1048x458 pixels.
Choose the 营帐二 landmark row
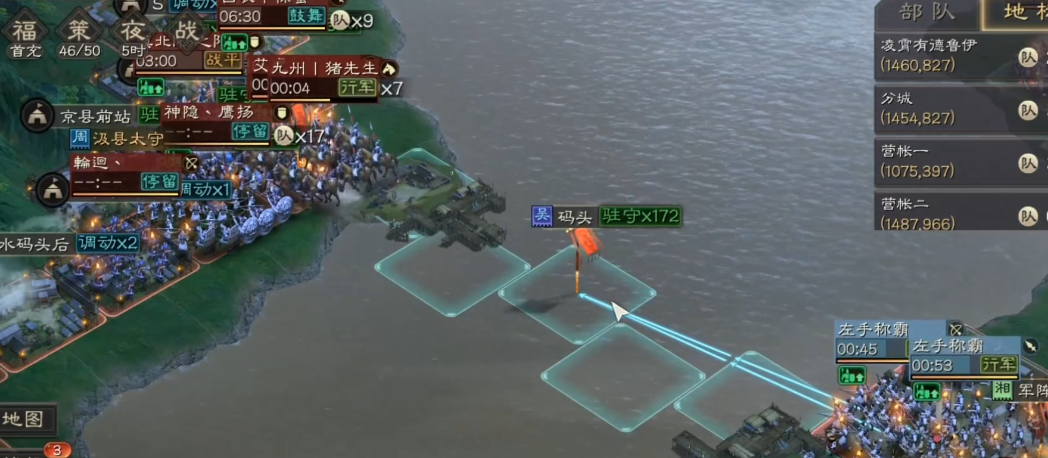pos(944,214)
